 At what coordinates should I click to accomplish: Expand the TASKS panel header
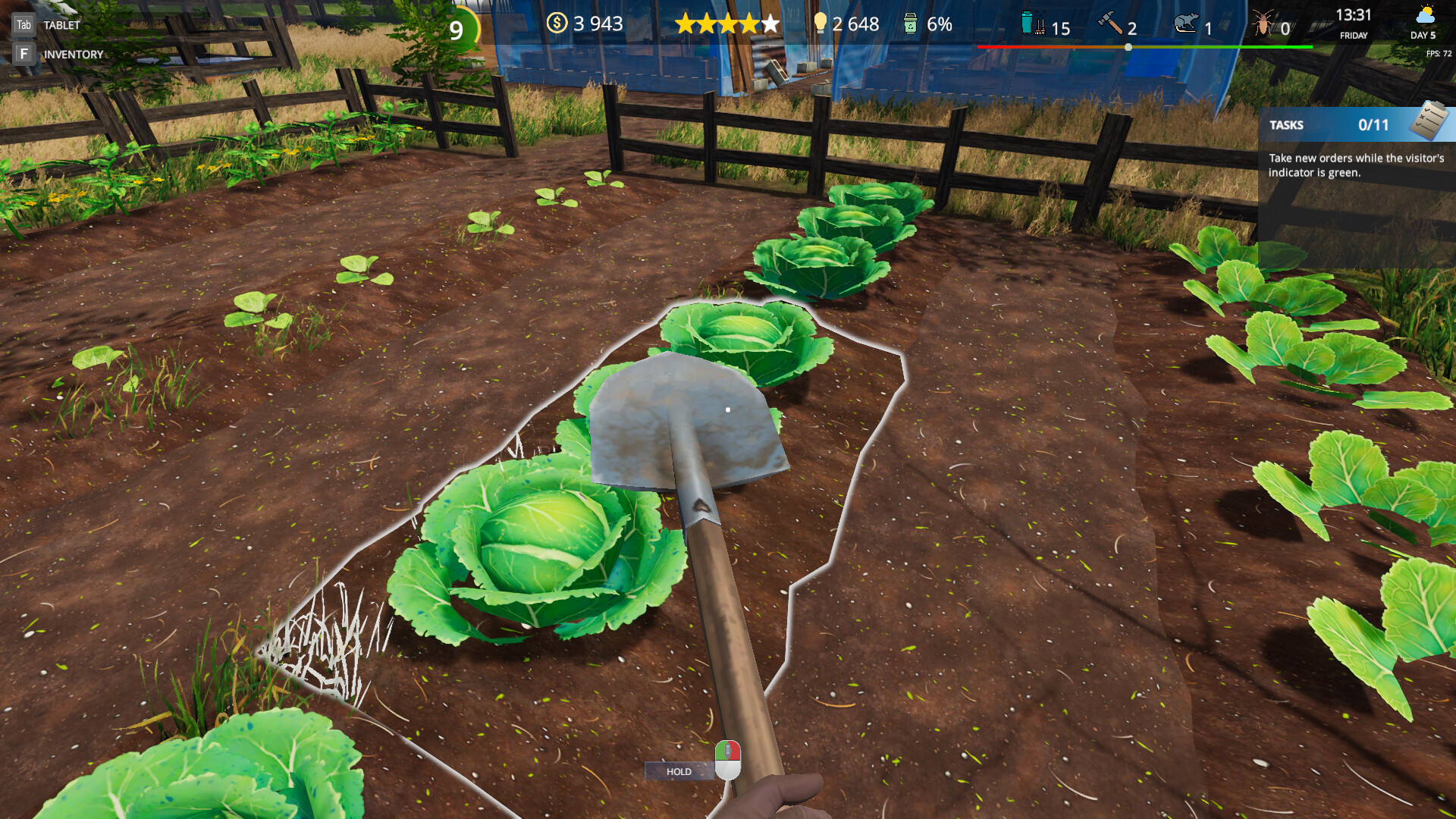click(1287, 125)
